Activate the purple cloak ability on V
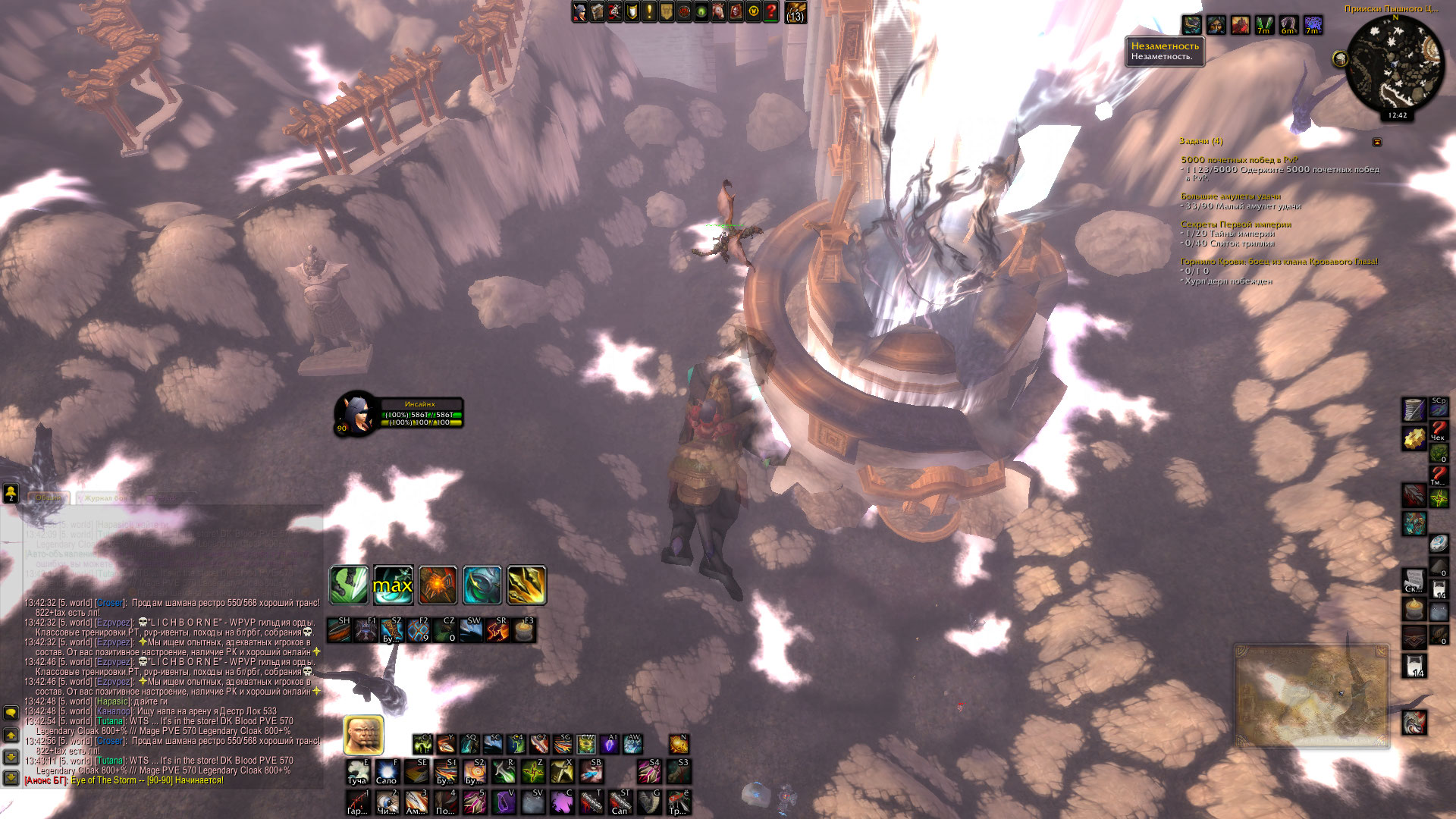This screenshot has width=1456, height=819. (x=504, y=802)
